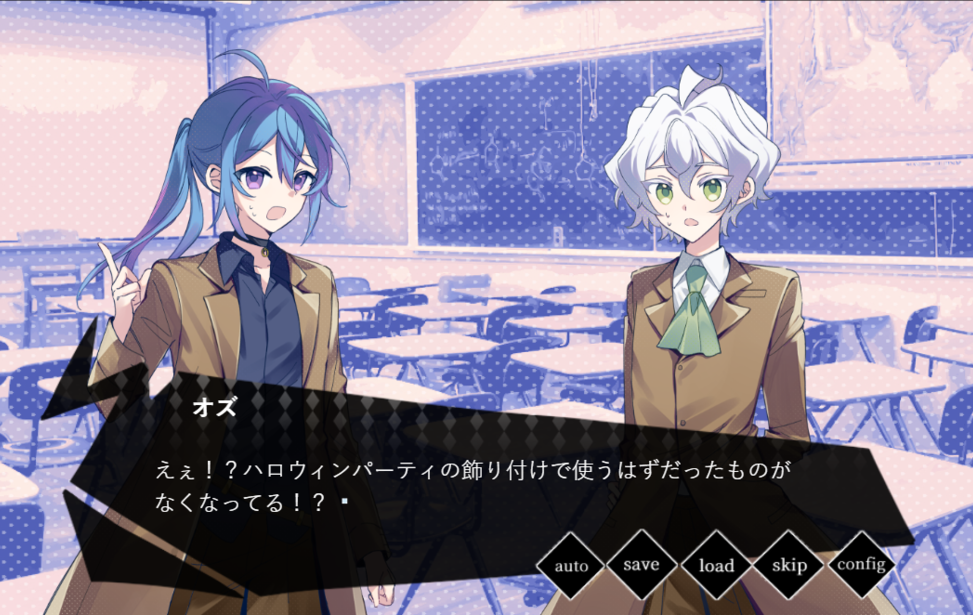Open the config settings
This screenshot has width=973, height=615.
(862, 565)
